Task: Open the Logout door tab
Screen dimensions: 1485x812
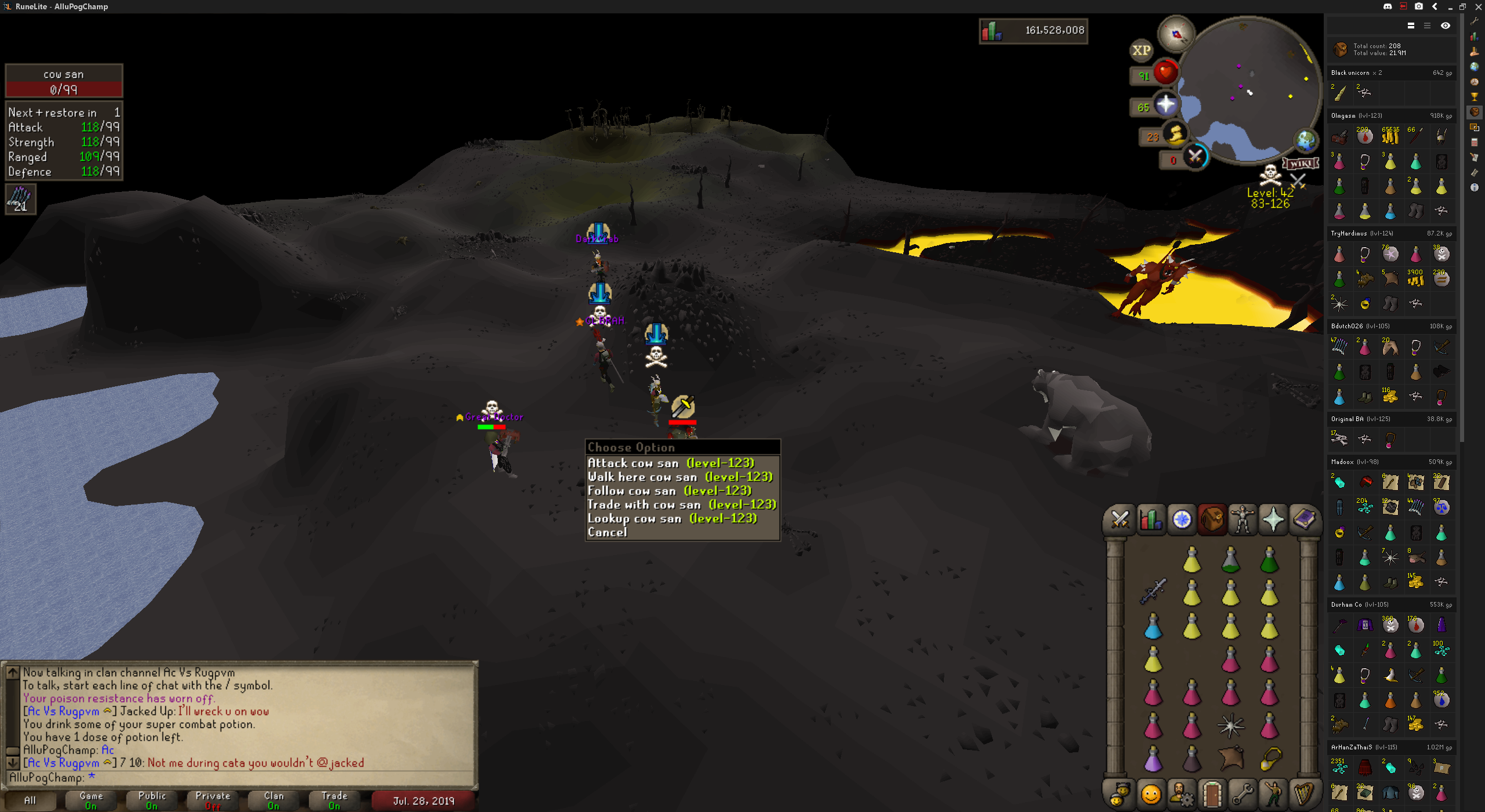Action: tap(1212, 793)
